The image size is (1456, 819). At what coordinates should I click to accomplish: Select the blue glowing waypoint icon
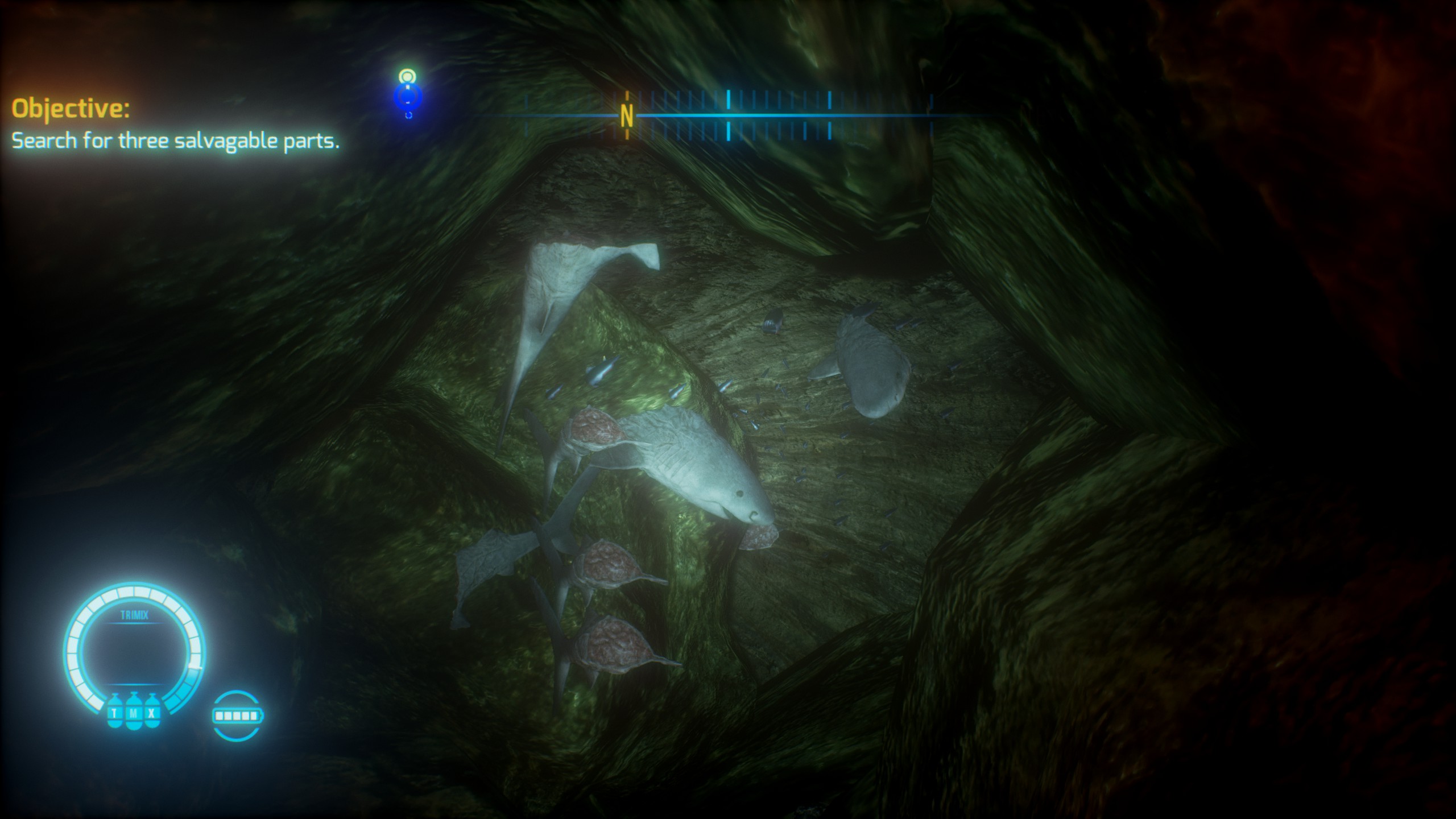(x=408, y=96)
